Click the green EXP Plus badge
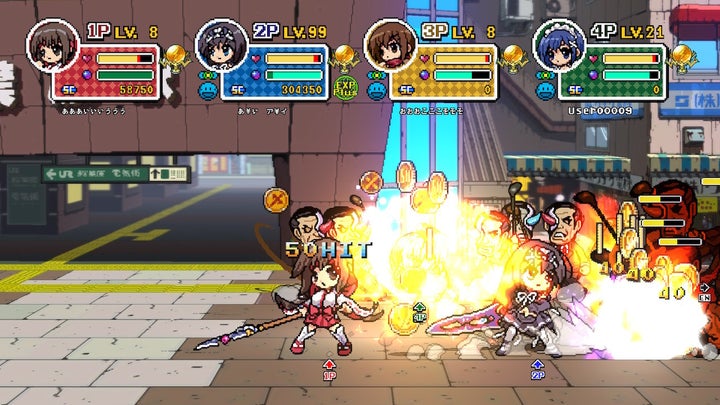The height and width of the screenshot is (405, 720). (x=346, y=88)
